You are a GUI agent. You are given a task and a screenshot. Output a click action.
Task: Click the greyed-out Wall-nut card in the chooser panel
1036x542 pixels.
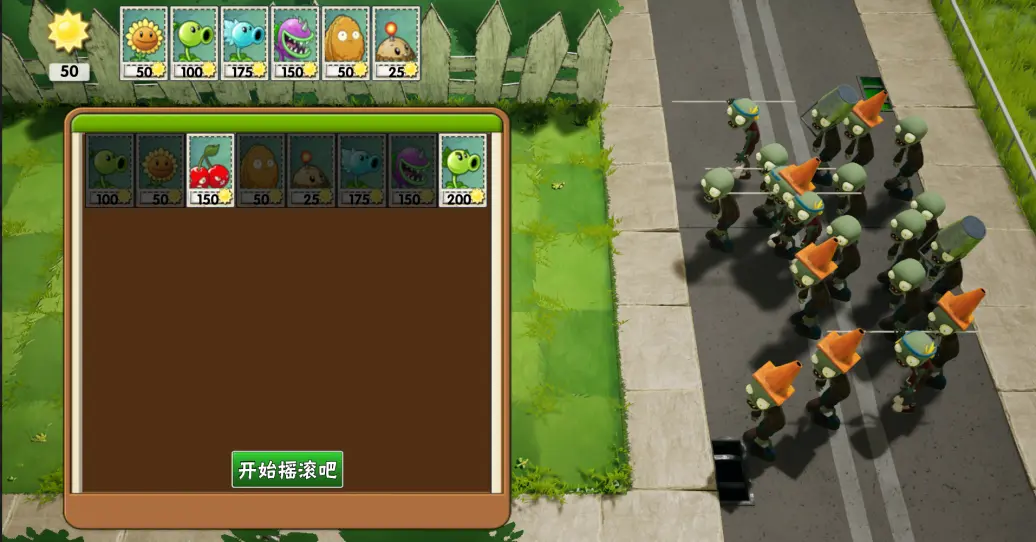point(261,170)
